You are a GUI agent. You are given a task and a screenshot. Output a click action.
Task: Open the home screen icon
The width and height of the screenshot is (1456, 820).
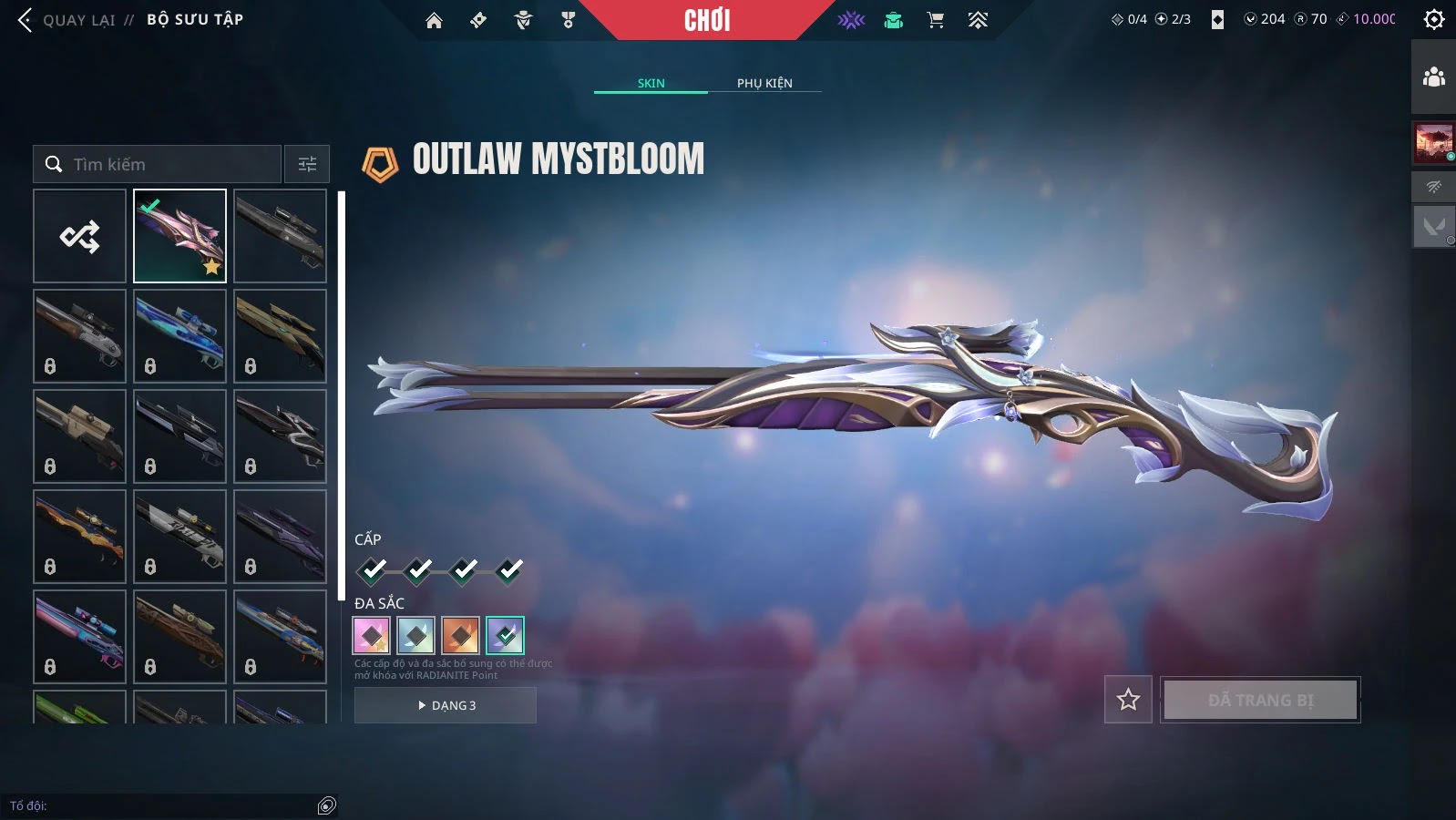pyautogui.click(x=434, y=20)
